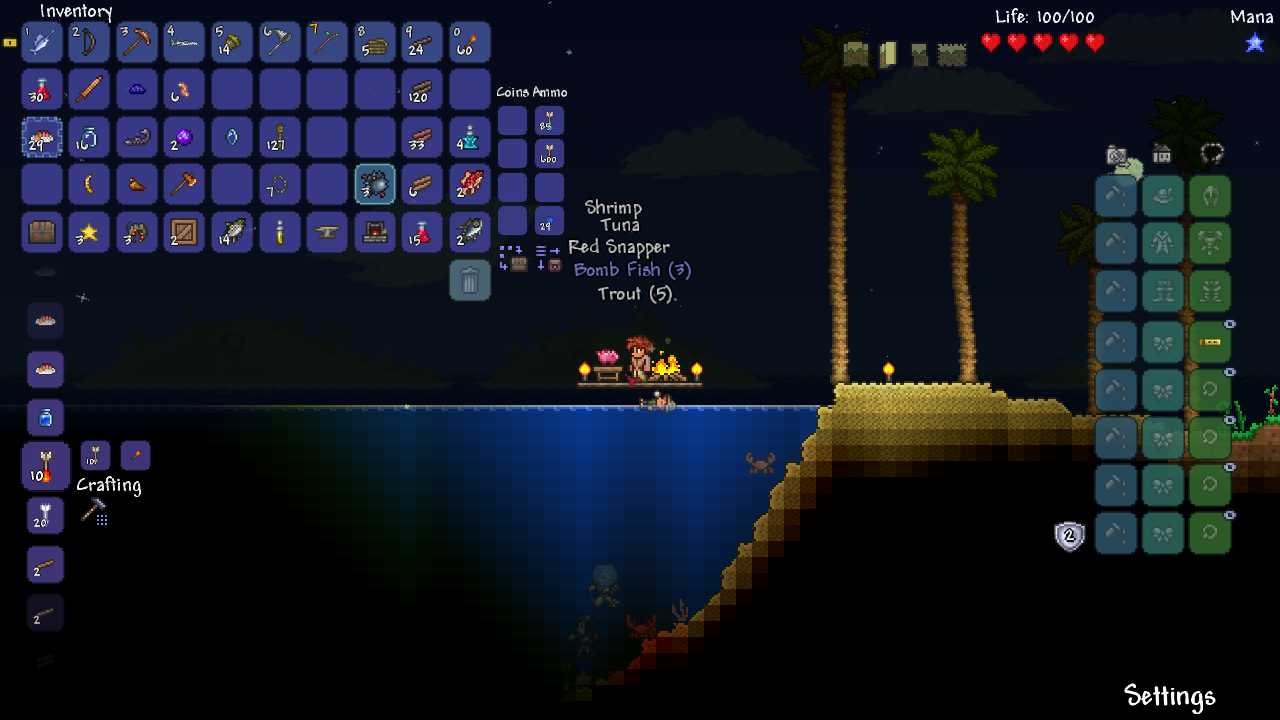Viewport: 1280px width, 720px height.
Task: Choose the wooden bow in the hotbar
Action: pyautogui.click(x=90, y=43)
